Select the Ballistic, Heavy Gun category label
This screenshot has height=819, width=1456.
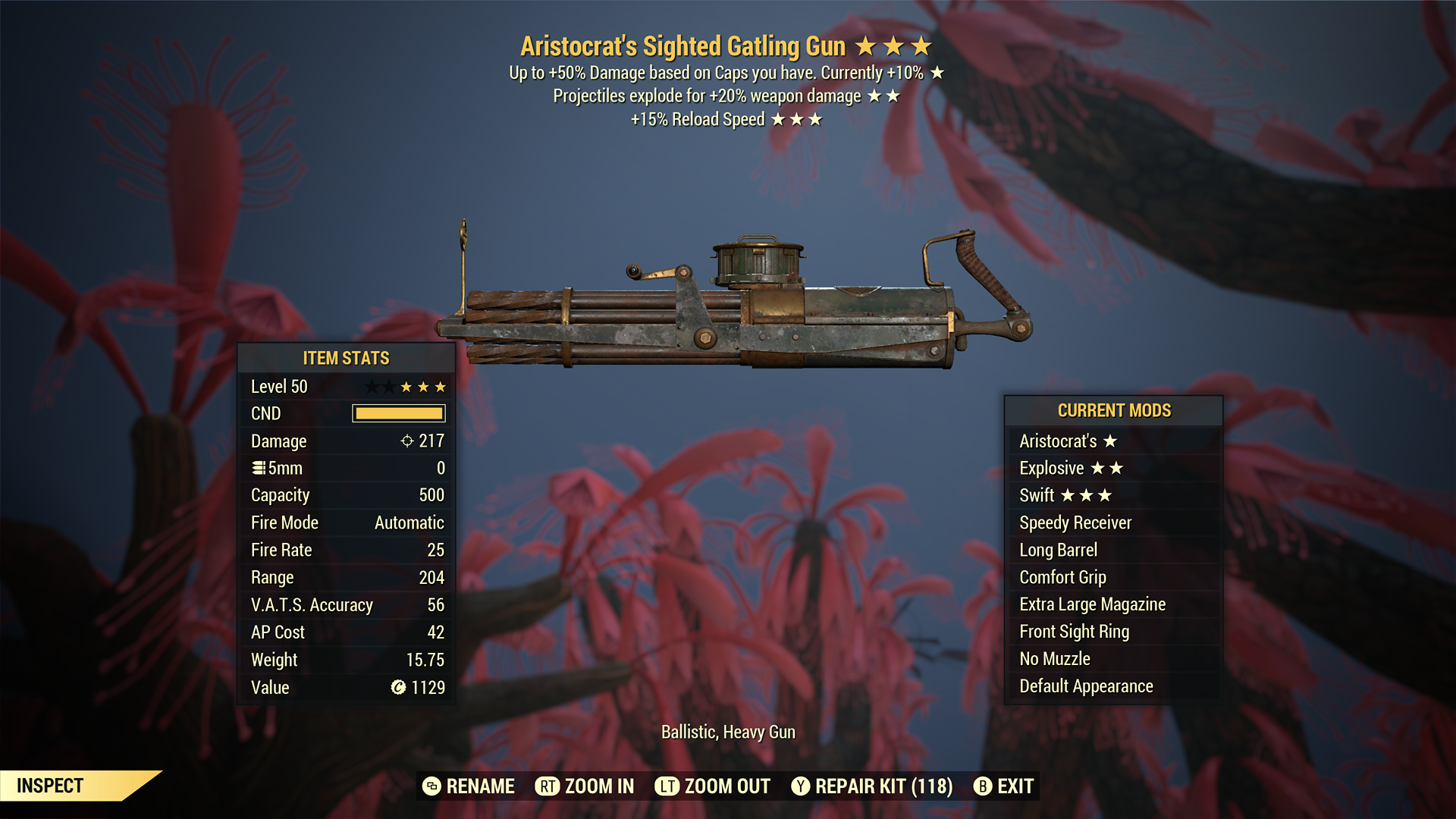point(729,732)
